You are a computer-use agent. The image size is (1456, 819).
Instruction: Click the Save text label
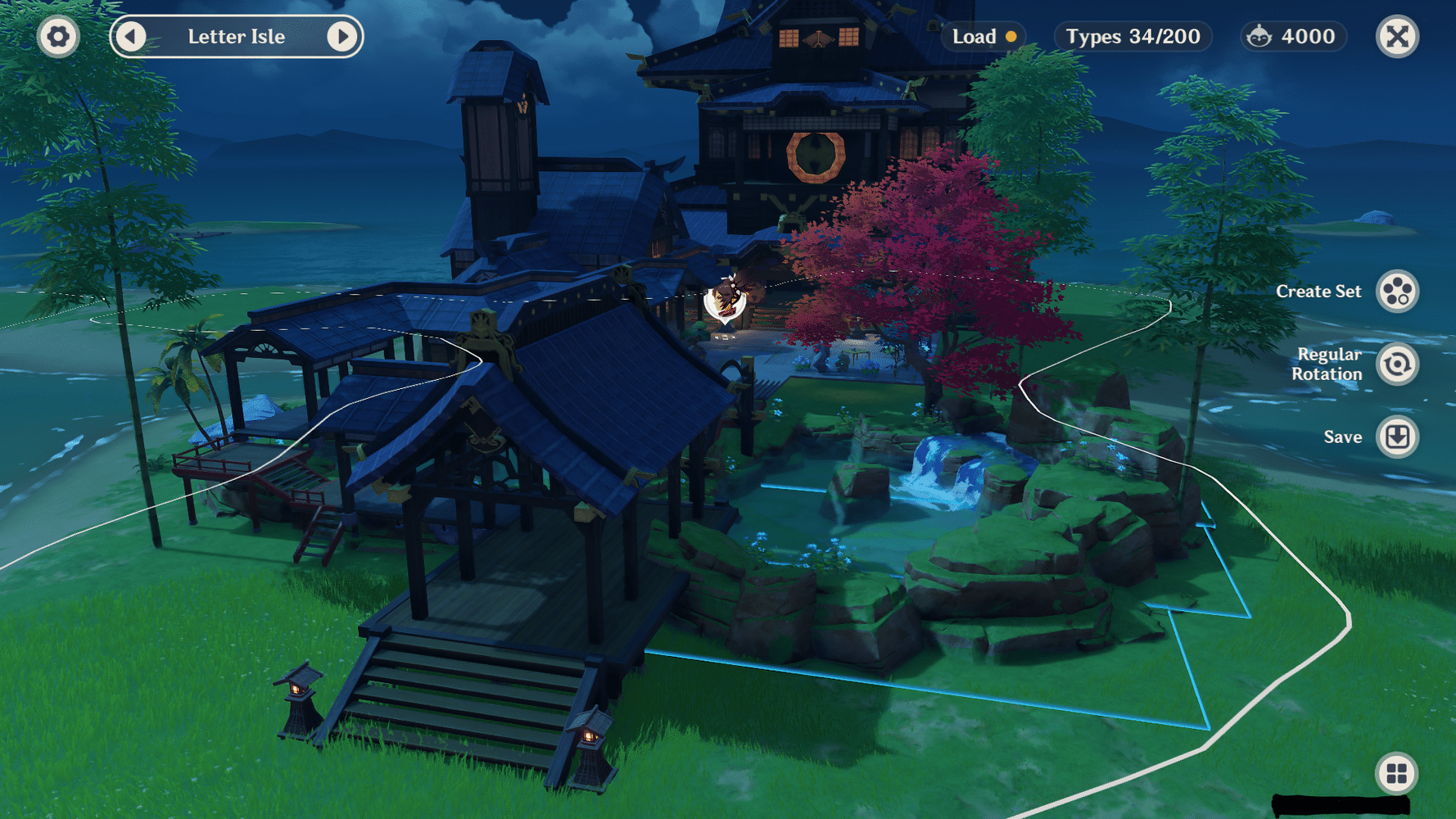(x=1343, y=437)
